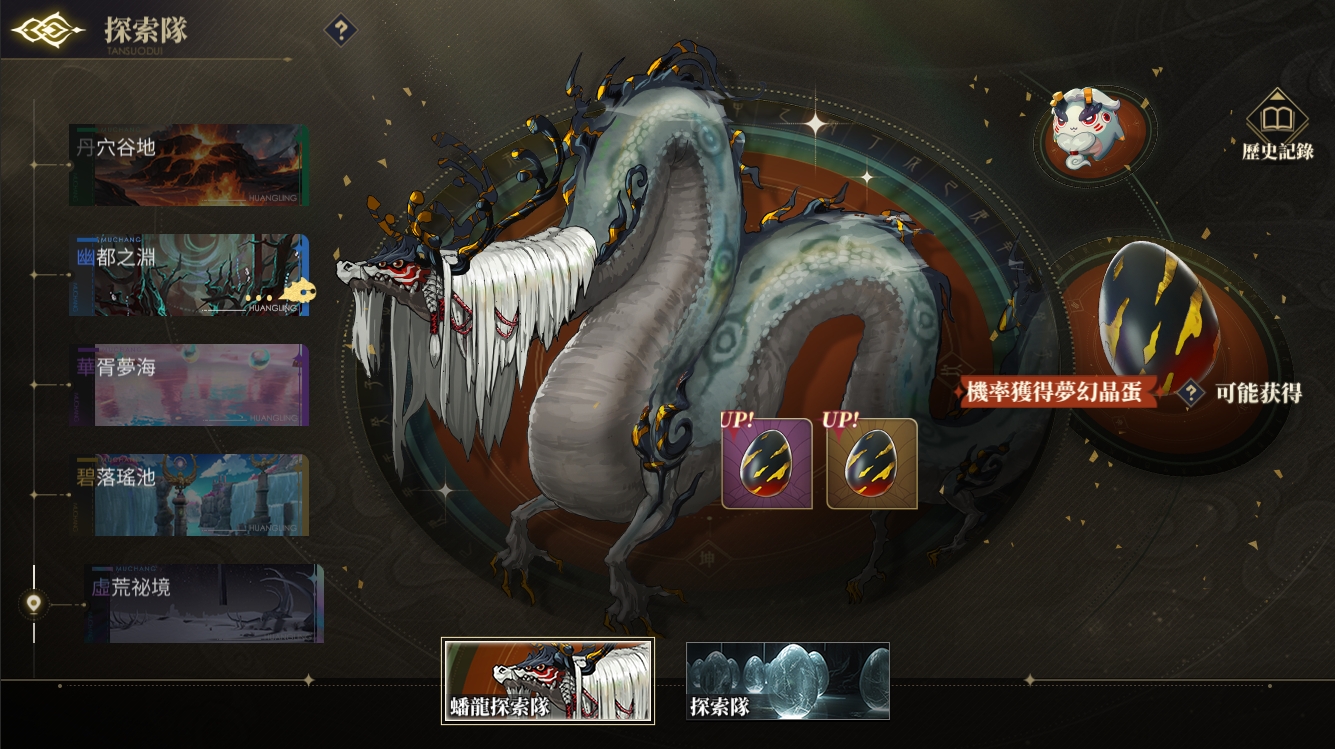Inspect the gold-framed UP egg reward
Viewport: 1335px width, 749px height.
[872, 463]
